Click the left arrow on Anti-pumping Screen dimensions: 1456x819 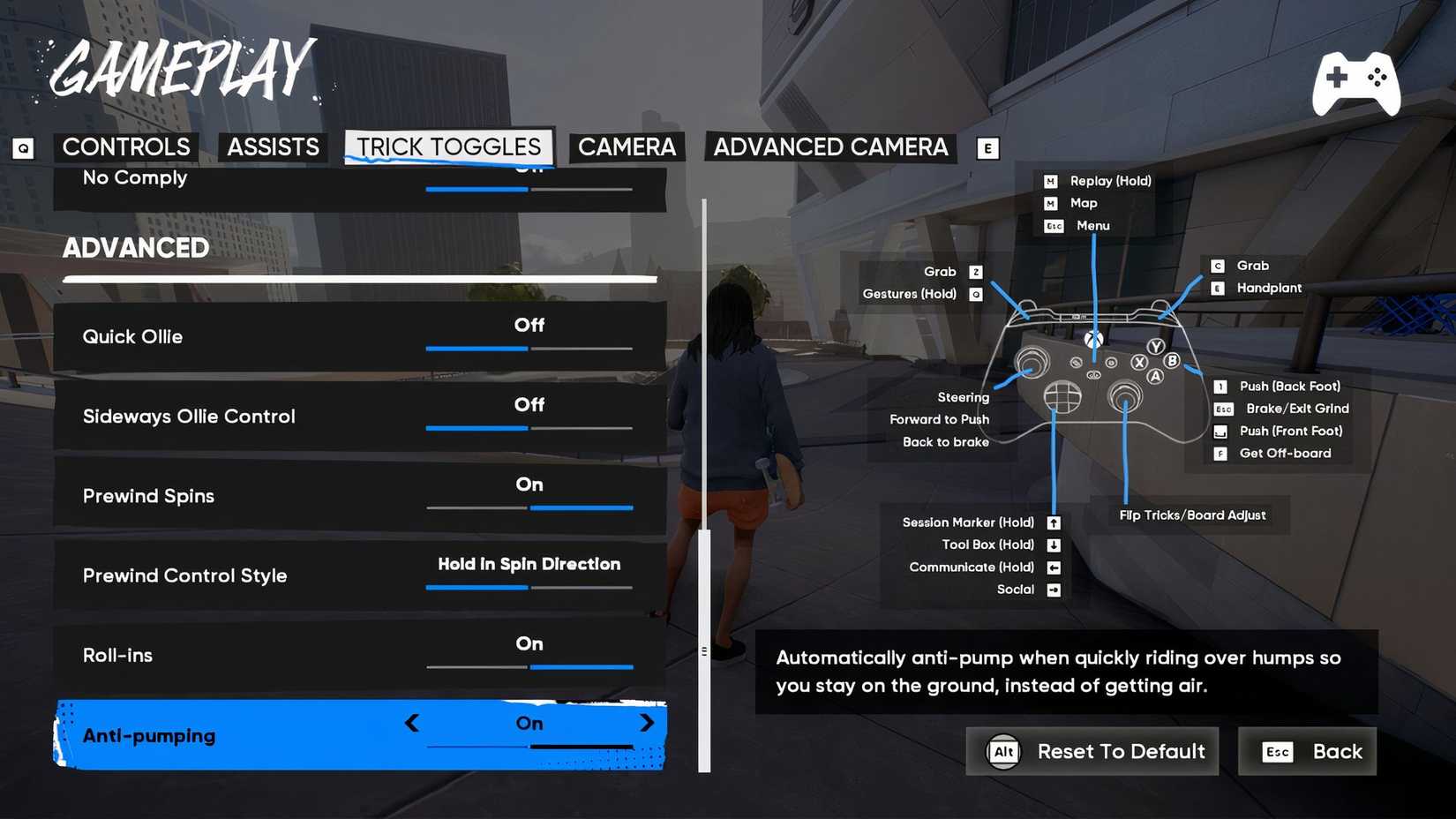pyautogui.click(x=412, y=723)
